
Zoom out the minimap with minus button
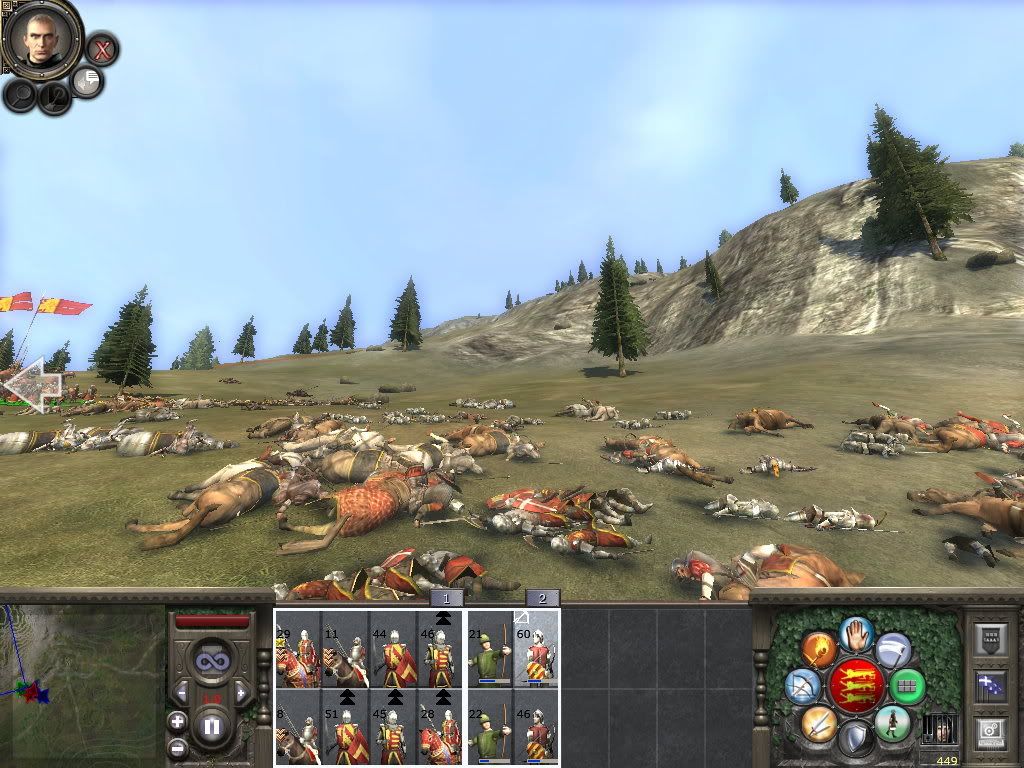pyautogui.click(x=177, y=747)
